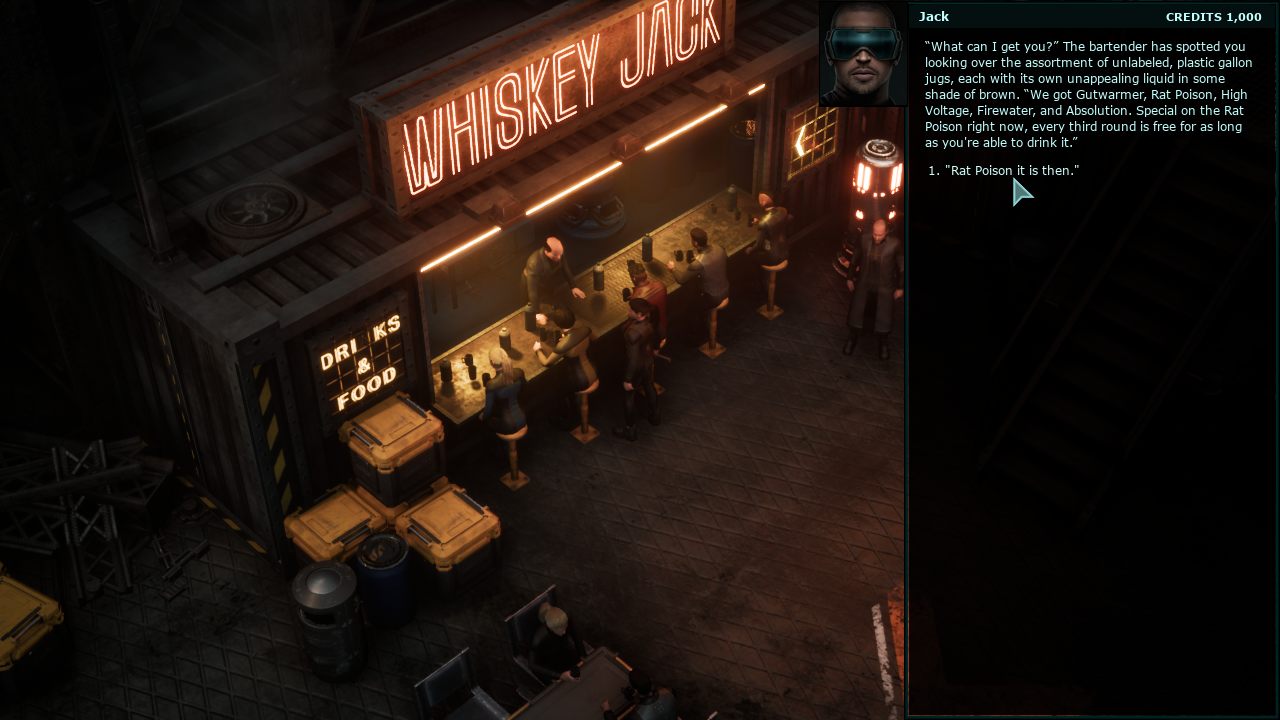Click Jack's portrait in the dialogue panel
Screen dimensions: 1280x720
click(x=863, y=54)
